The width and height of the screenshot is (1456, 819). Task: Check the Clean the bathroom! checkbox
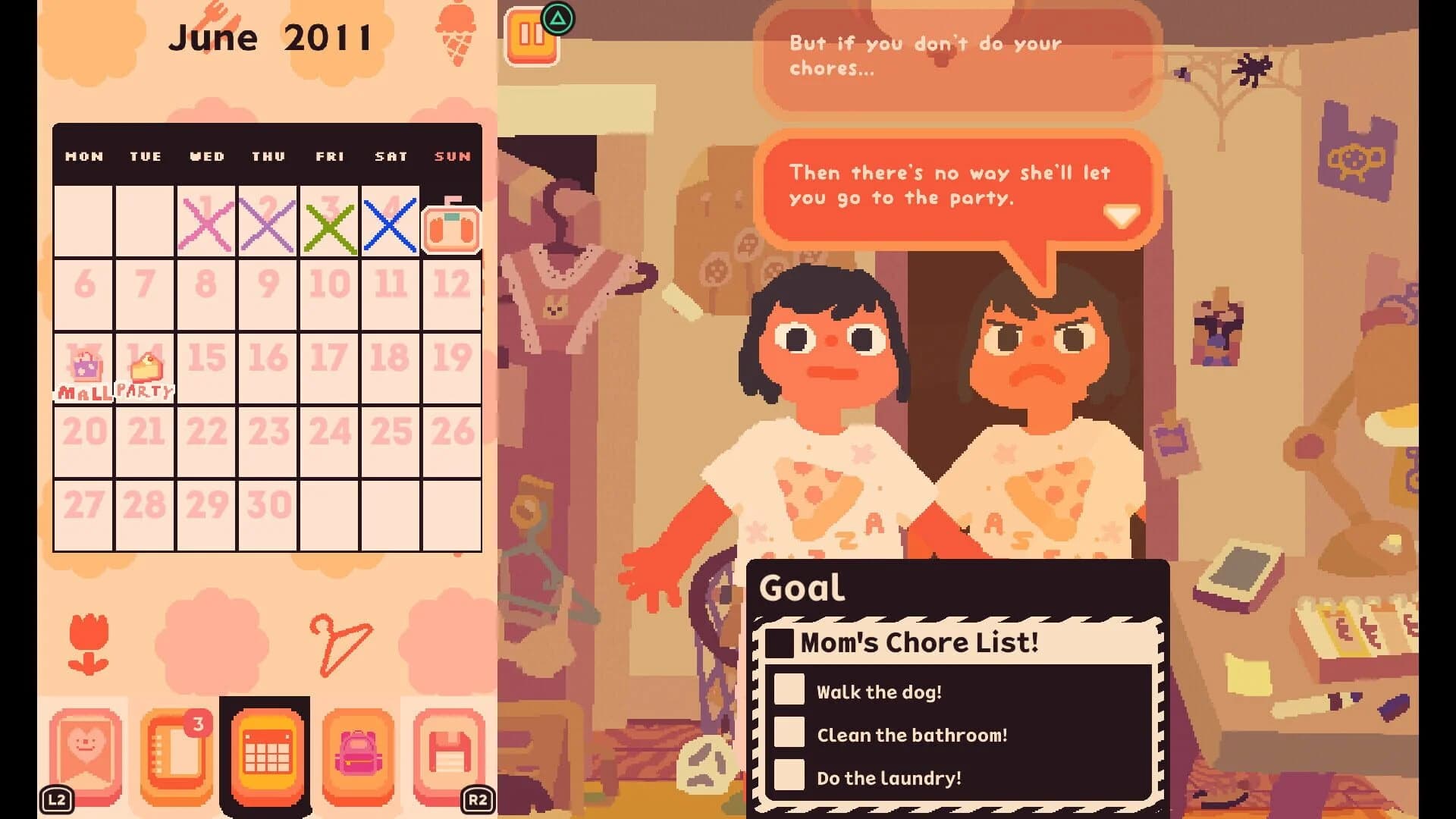pos(789,733)
